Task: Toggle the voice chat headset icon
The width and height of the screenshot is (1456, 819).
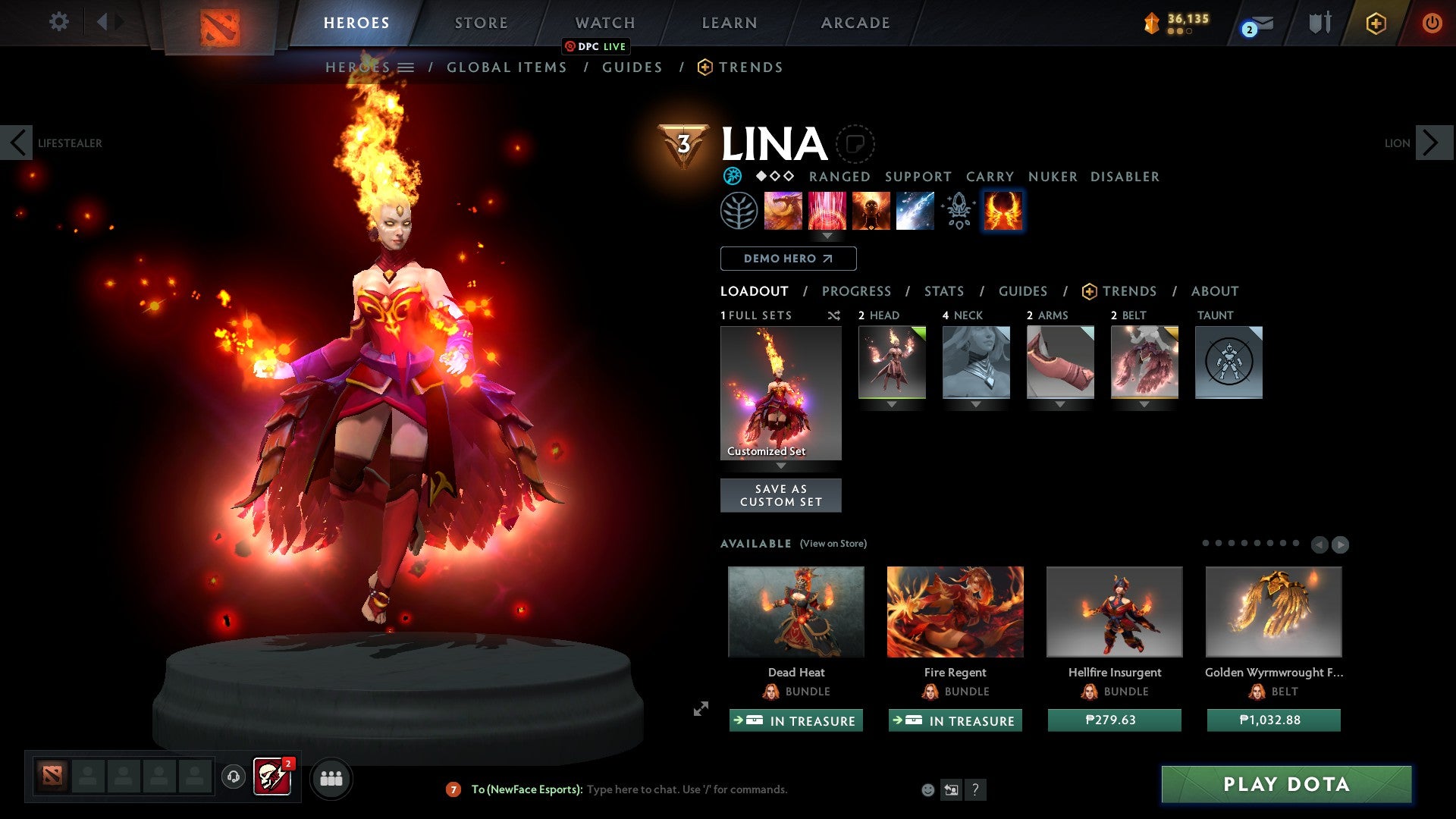Action: coord(233,777)
